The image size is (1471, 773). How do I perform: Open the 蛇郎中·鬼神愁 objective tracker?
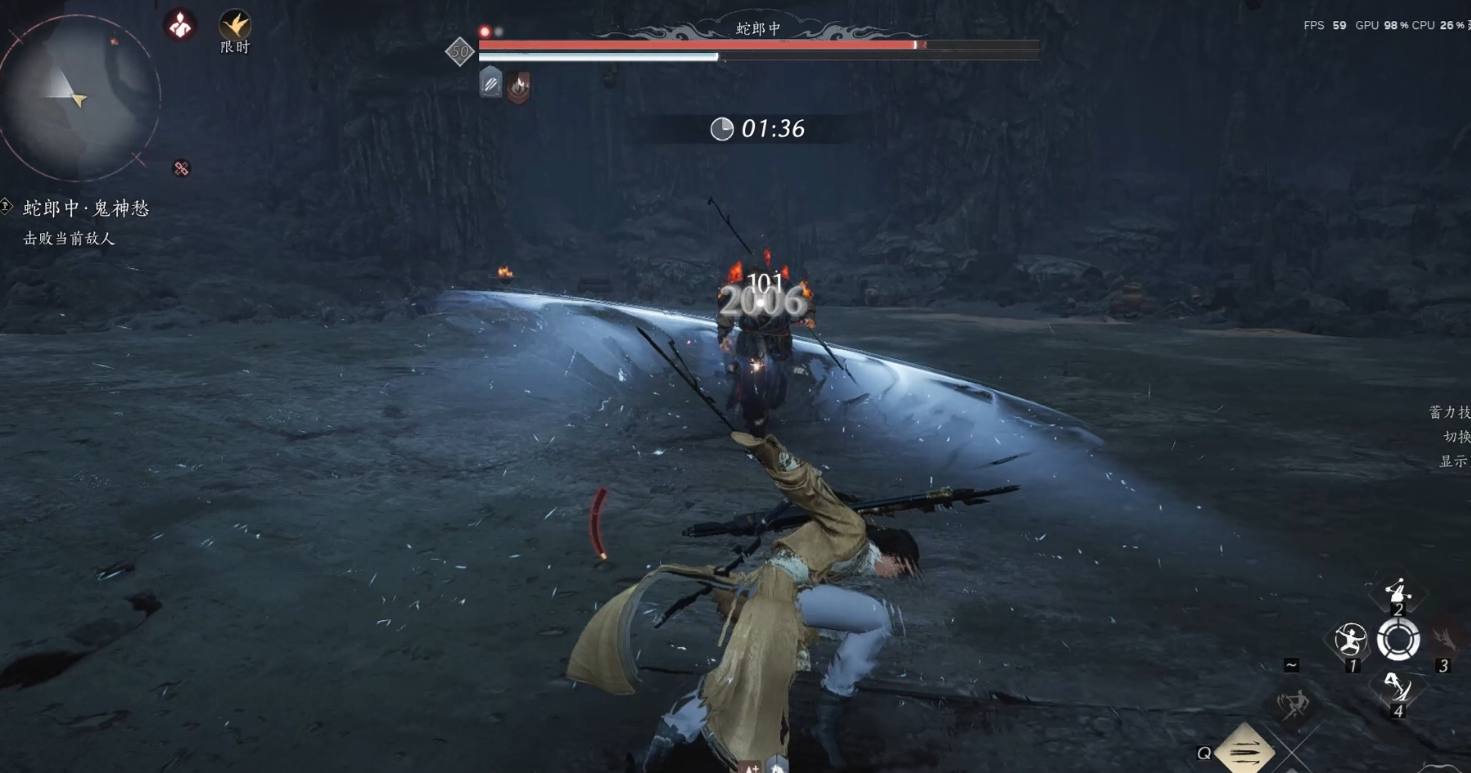[86, 208]
